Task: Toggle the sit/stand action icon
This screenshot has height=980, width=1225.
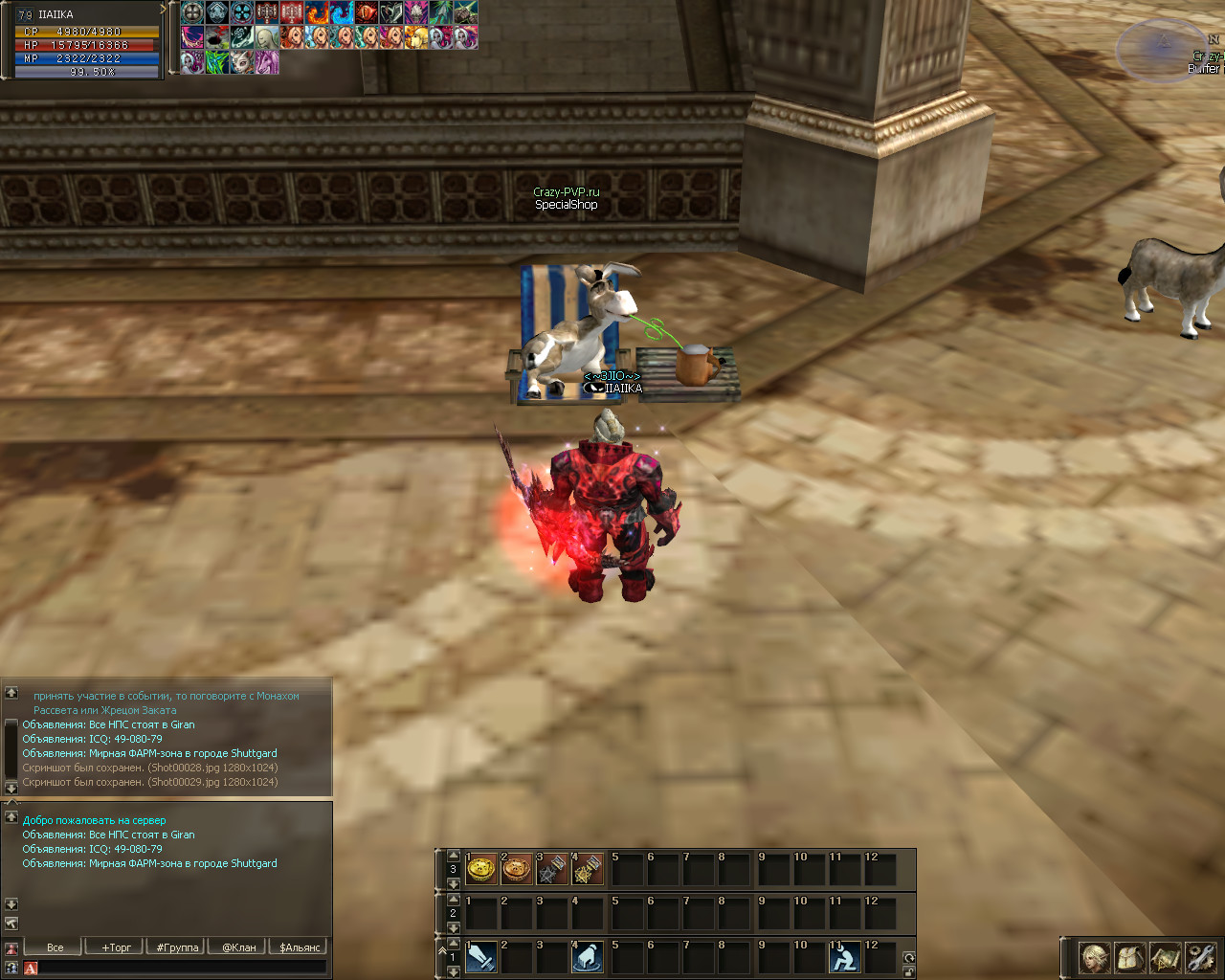Action: pyautogui.click(x=845, y=957)
